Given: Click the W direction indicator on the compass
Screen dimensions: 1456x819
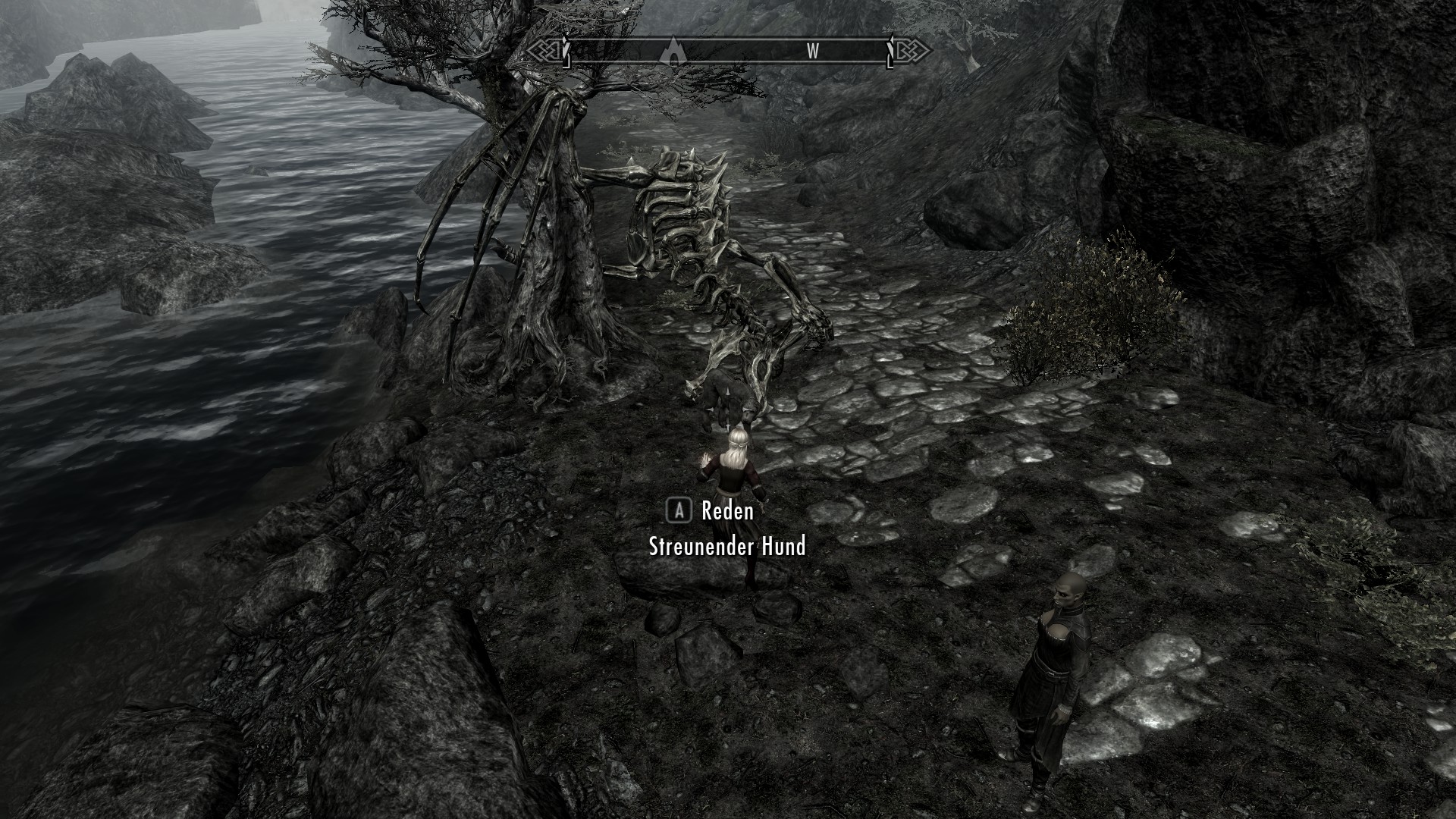Looking at the screenshot, I should [x=814, y=52].
